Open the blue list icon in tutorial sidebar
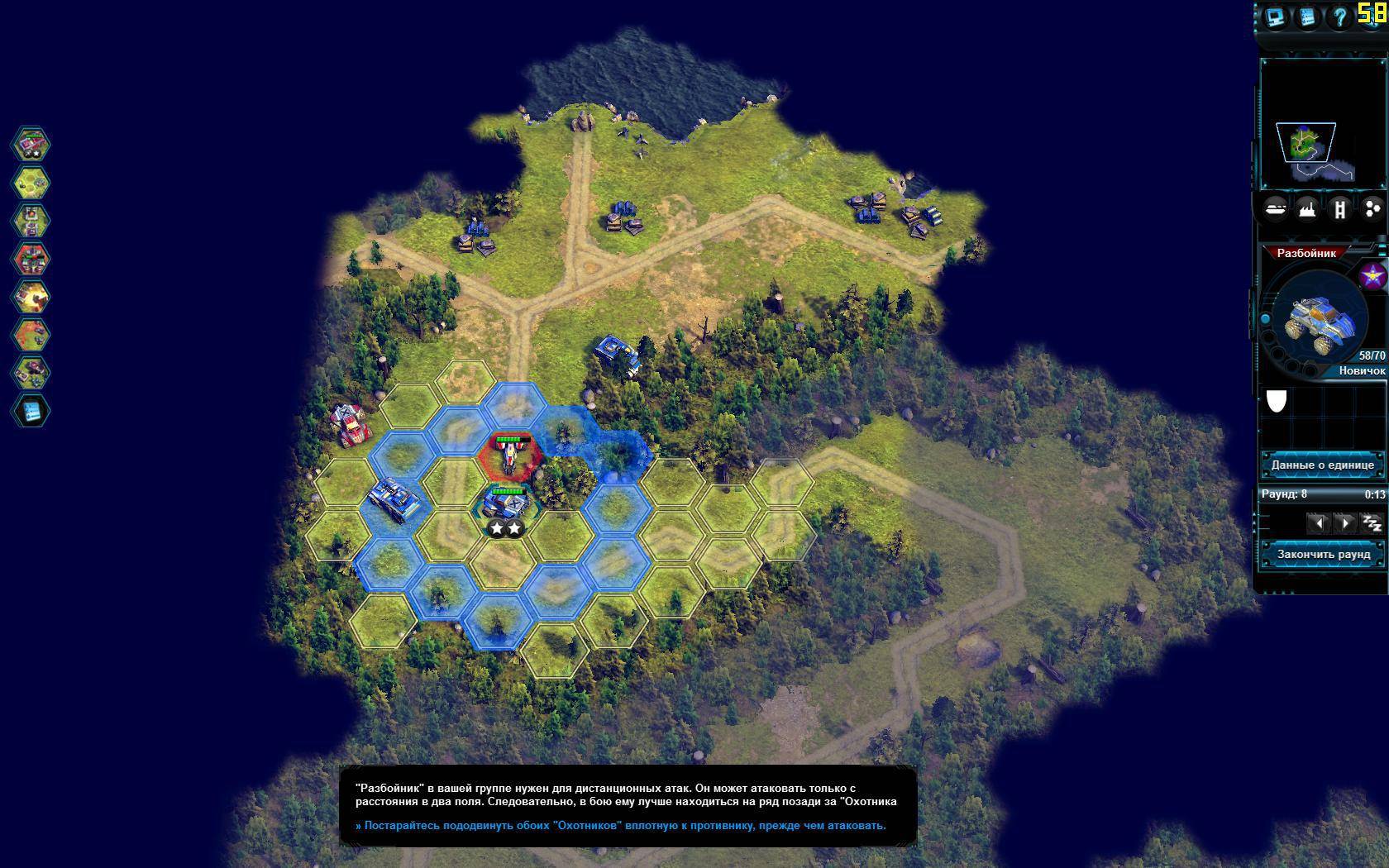The width and height of the screenshot is (1389, 868). pos(31,411)
